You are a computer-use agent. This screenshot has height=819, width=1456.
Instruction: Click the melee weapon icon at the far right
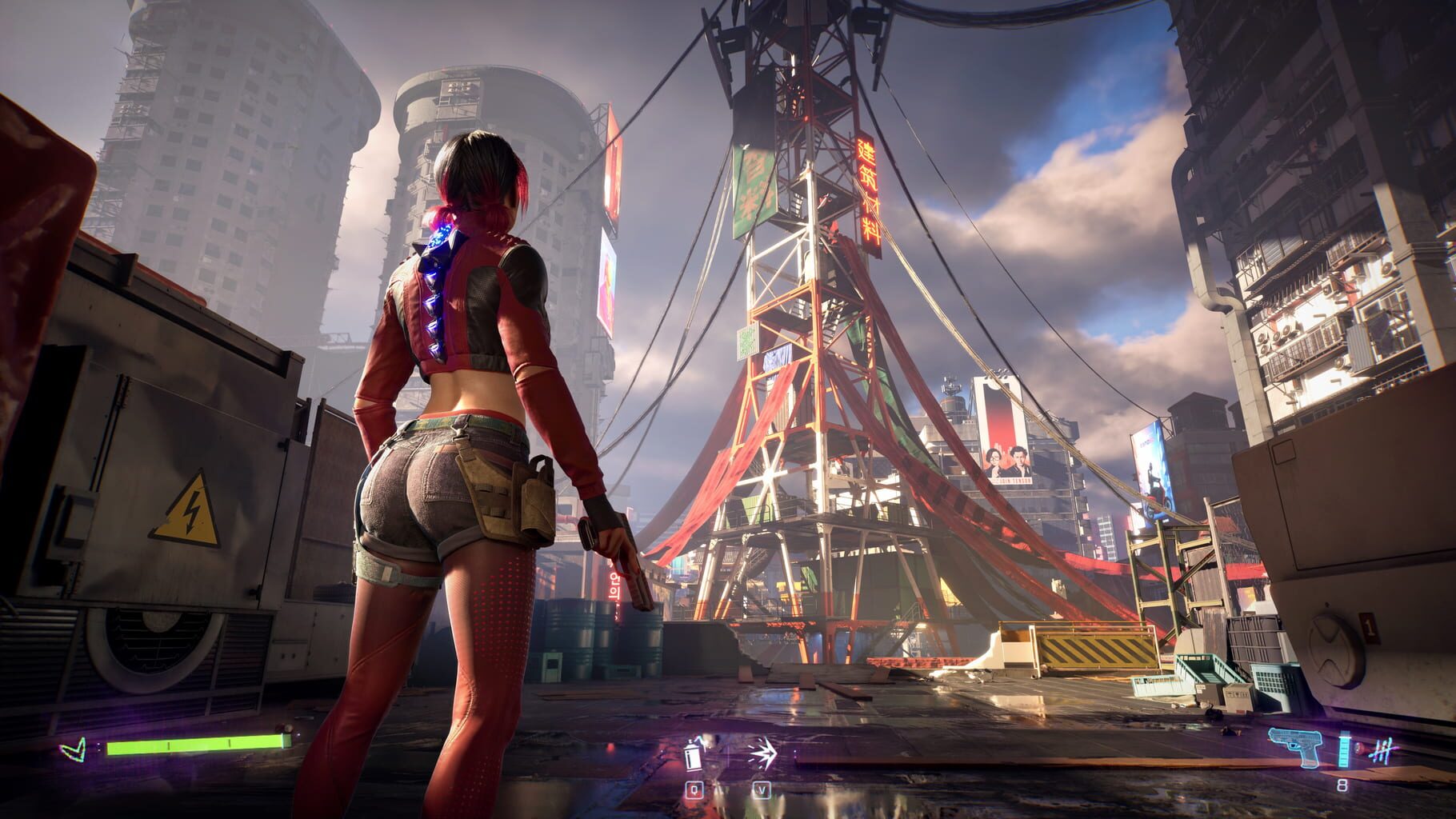coord(1383,748)
